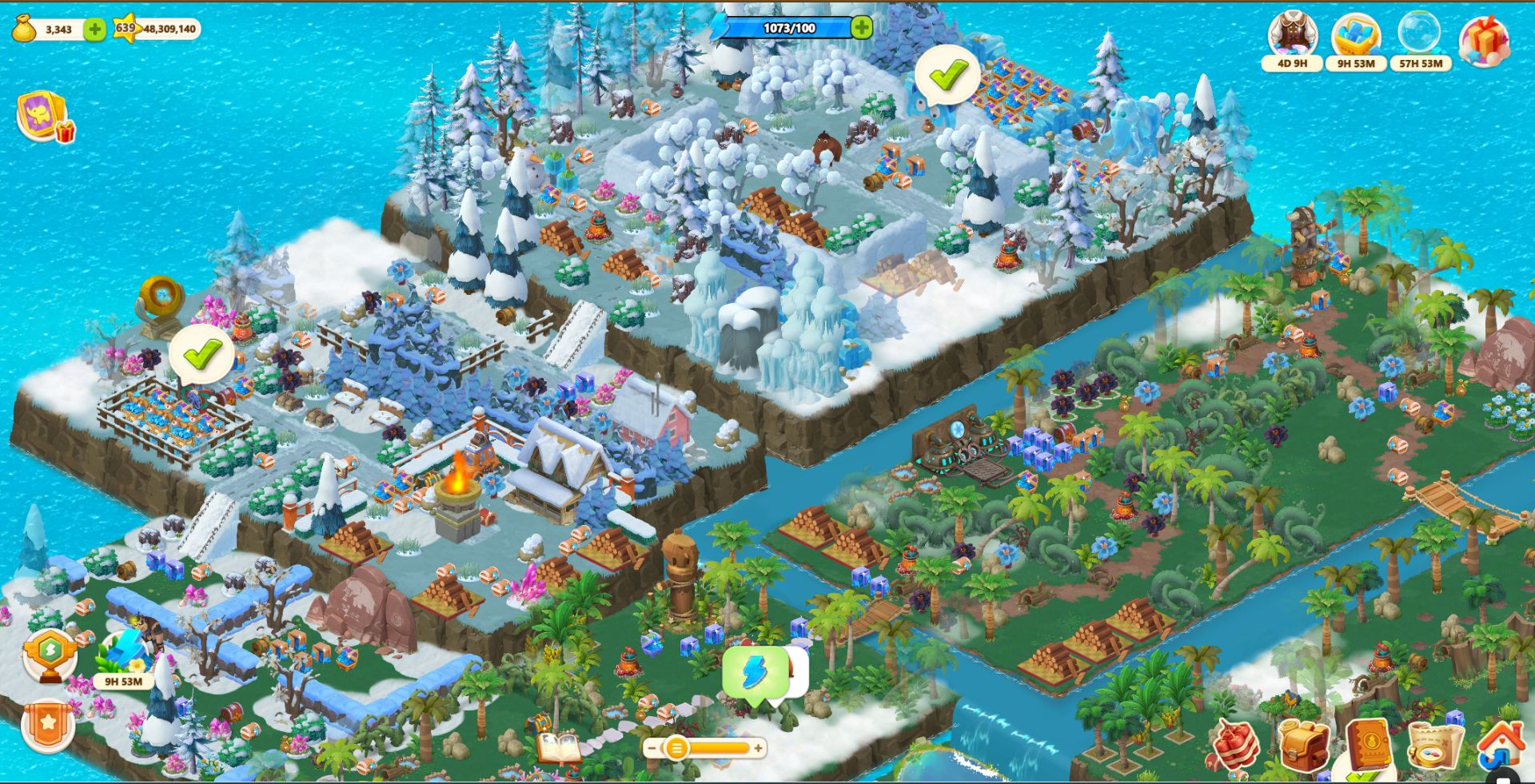
Task: Zoom out with the slider minus button
Action: (652, 748)
